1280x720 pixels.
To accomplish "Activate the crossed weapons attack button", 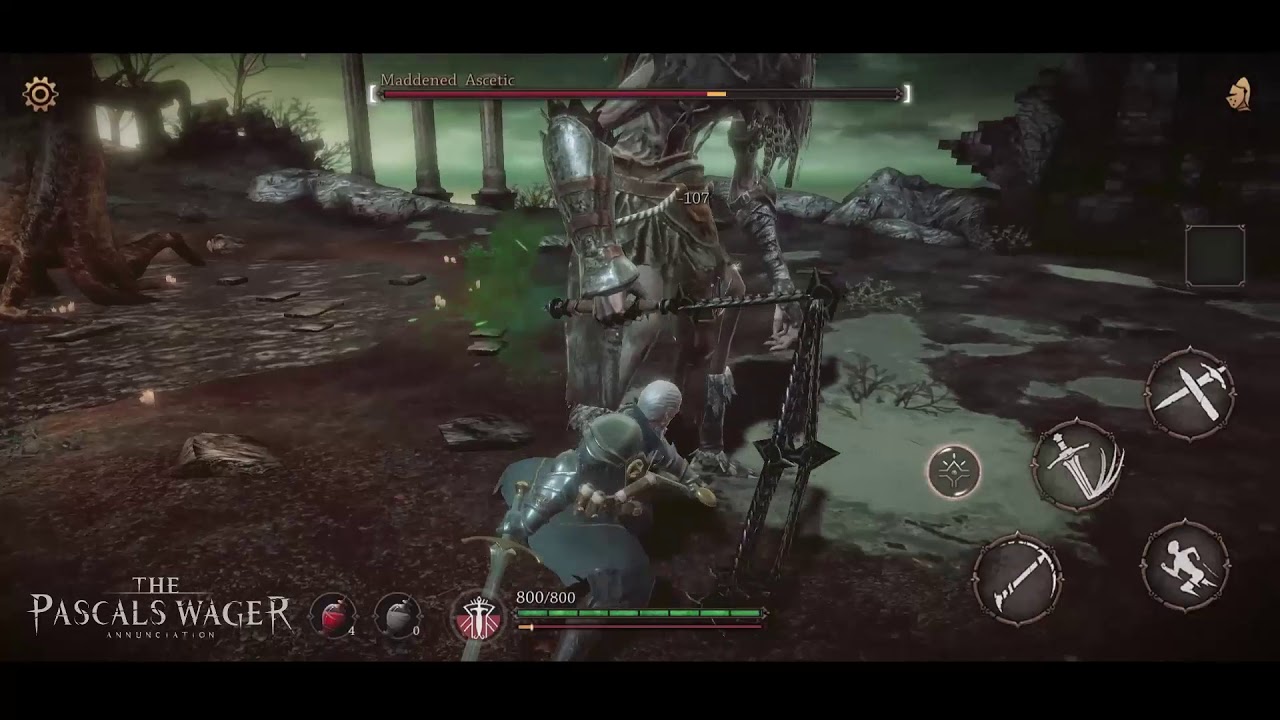I will tap(1190, 392).
